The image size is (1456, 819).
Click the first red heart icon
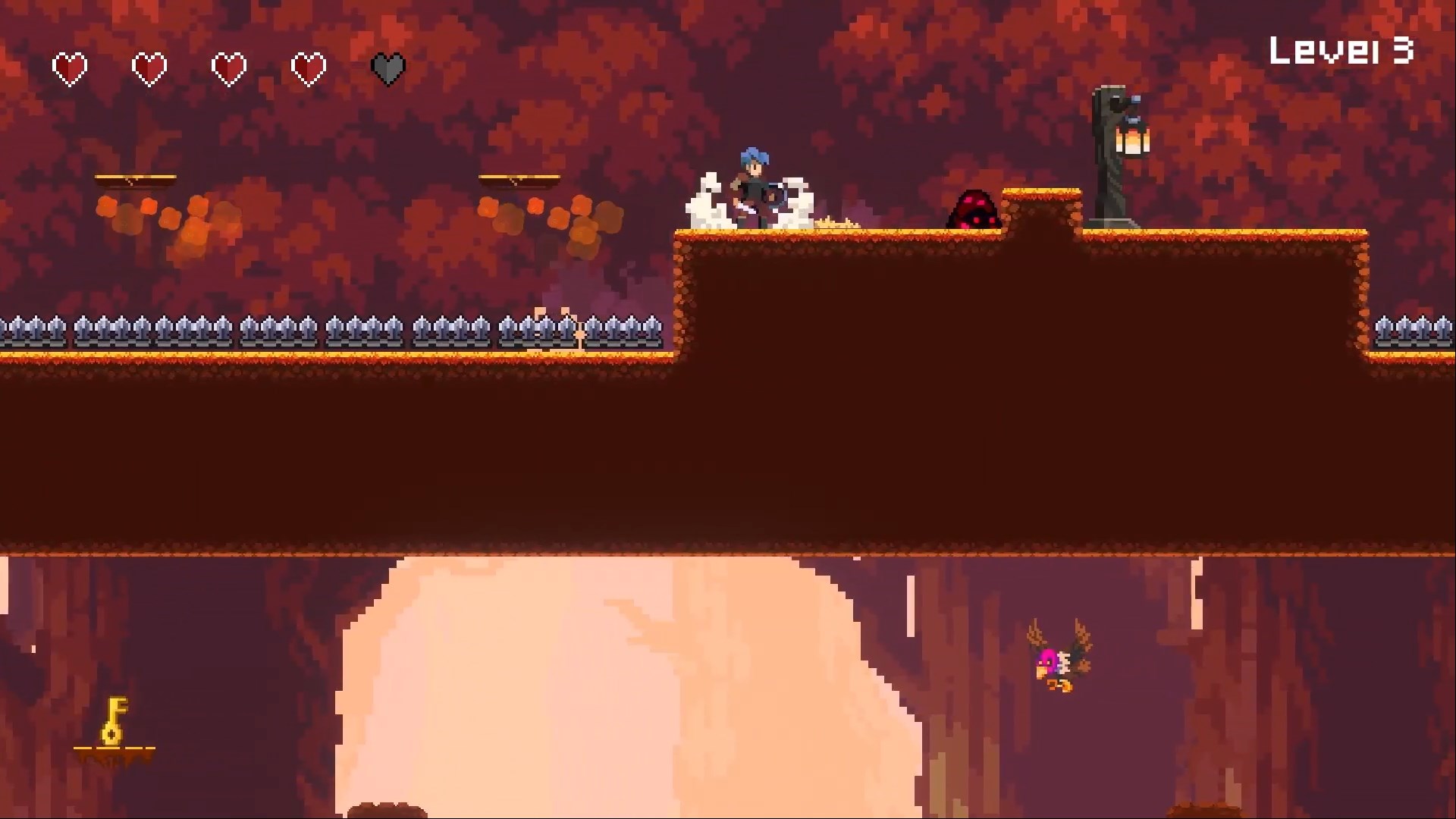(x=70, y=67)
